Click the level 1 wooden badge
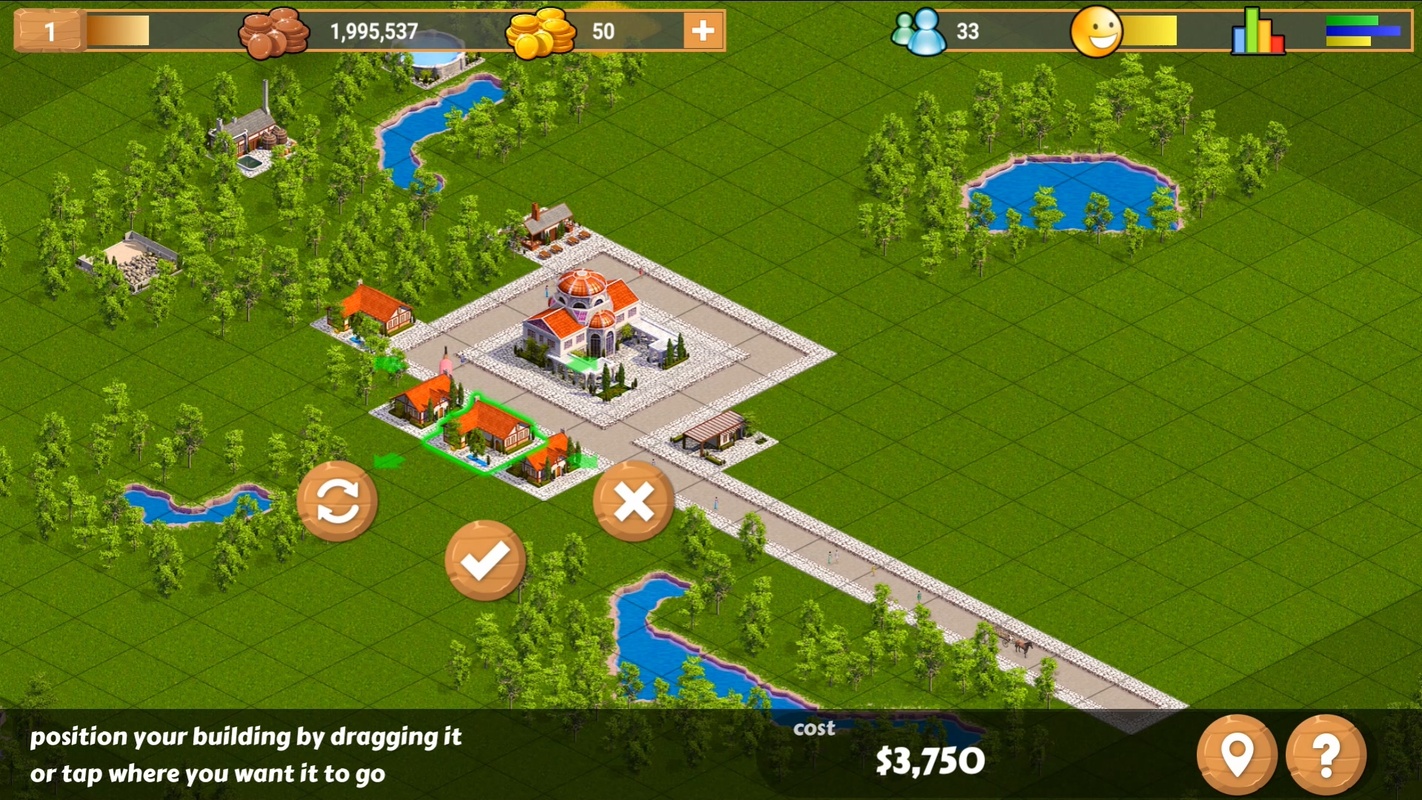This screenshot has height=800, width=1422. (48, 31)
